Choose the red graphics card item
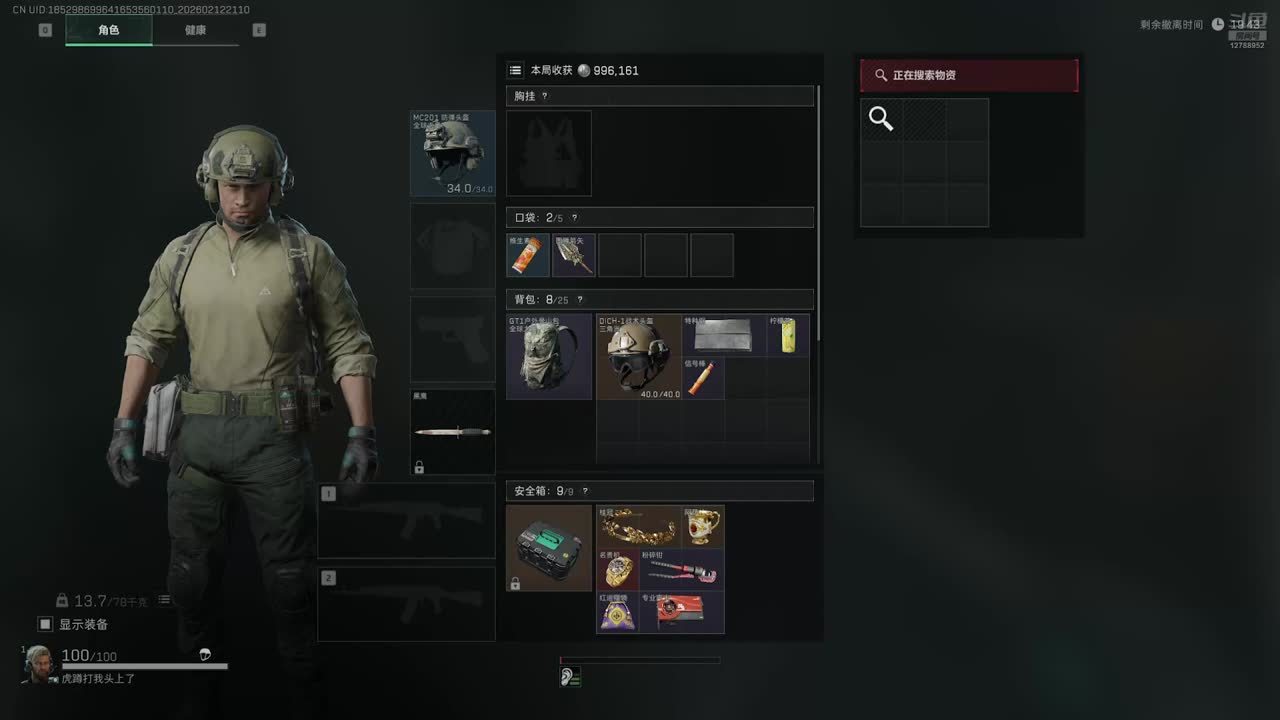The height and width of the screenshot is (720, 1280). [x=682, y=612]
